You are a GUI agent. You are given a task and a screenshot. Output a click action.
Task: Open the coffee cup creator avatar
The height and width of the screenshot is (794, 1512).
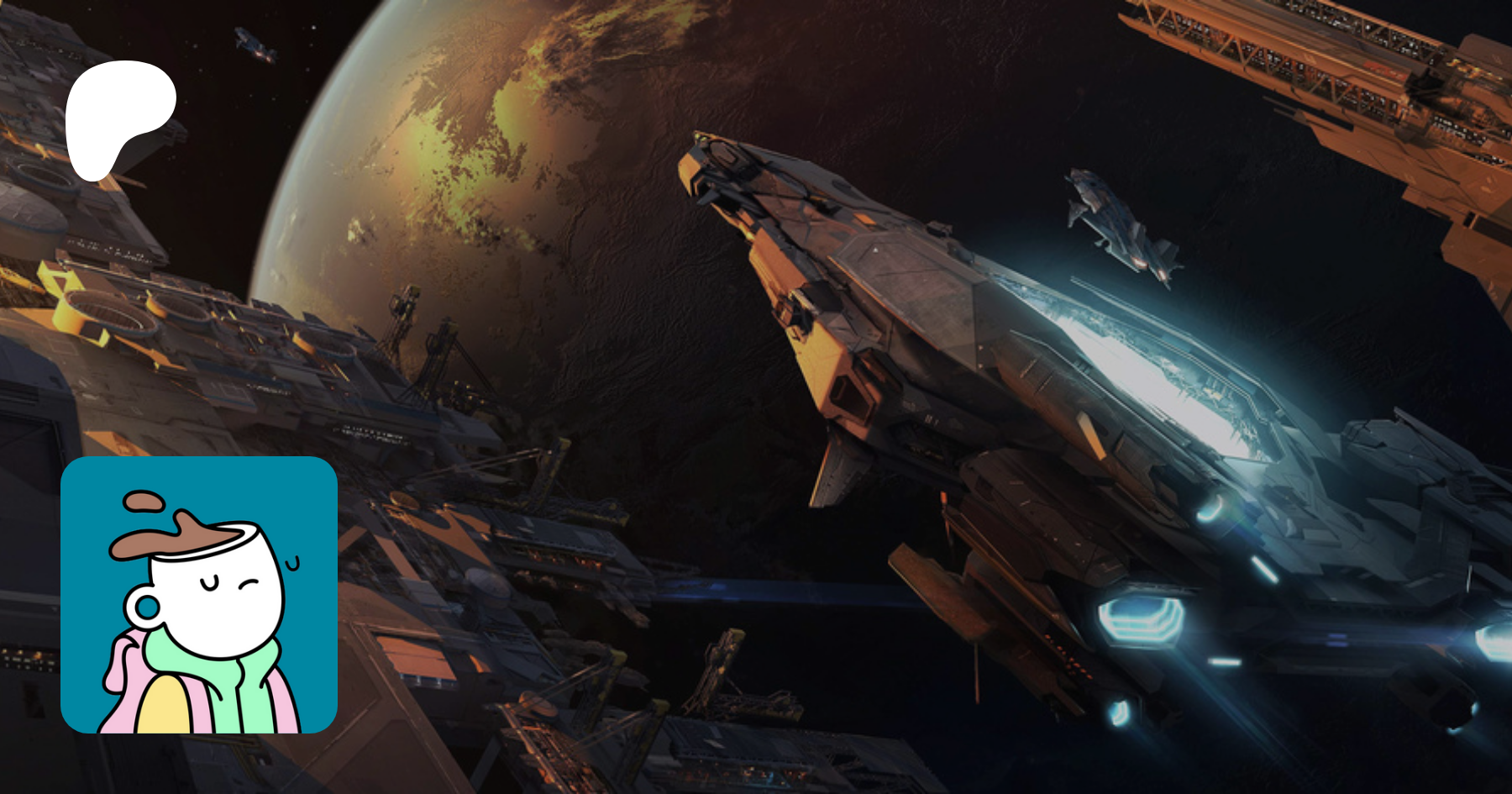(199, 595)
